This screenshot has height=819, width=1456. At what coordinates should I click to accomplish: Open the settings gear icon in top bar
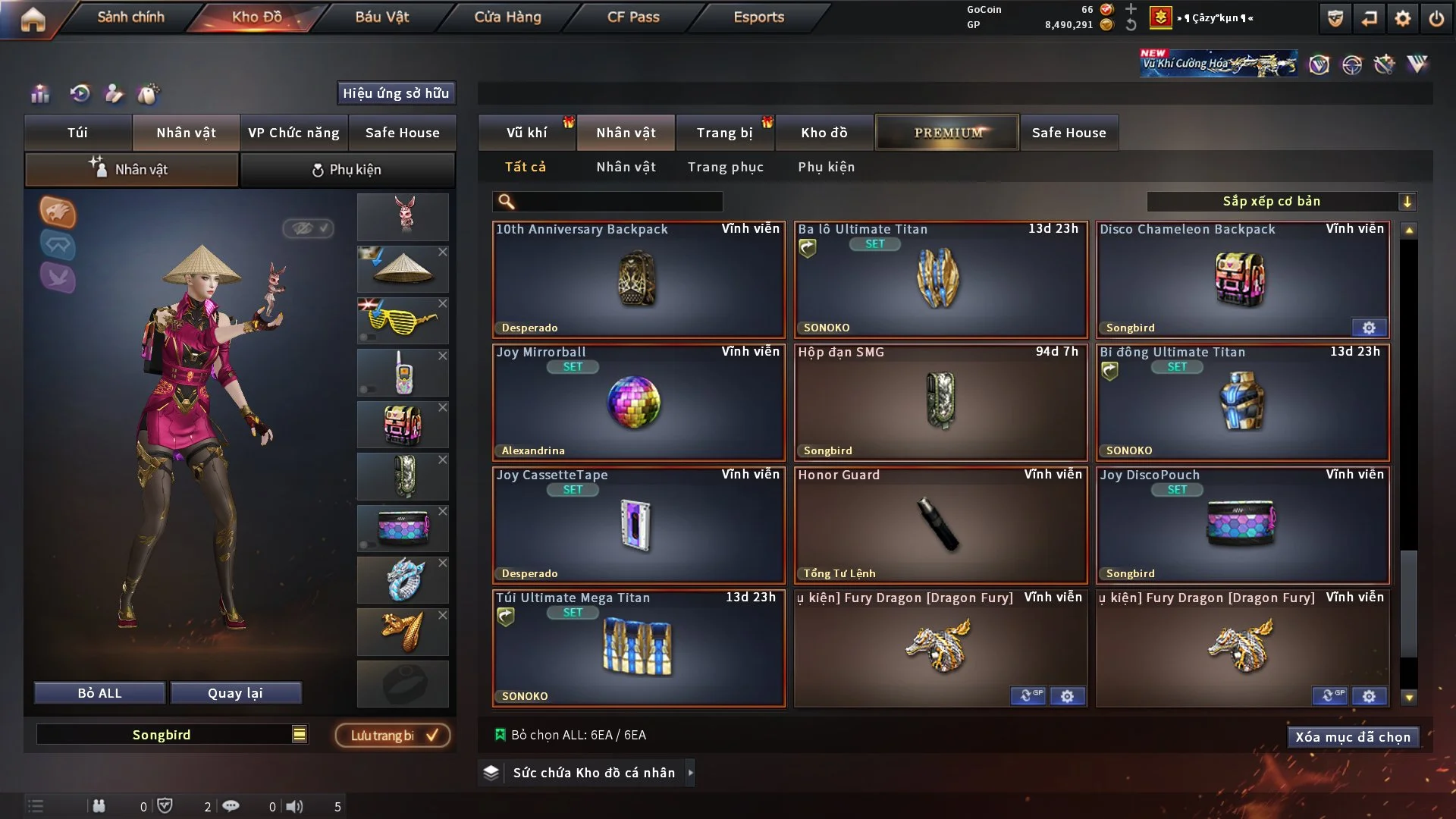1402,18
